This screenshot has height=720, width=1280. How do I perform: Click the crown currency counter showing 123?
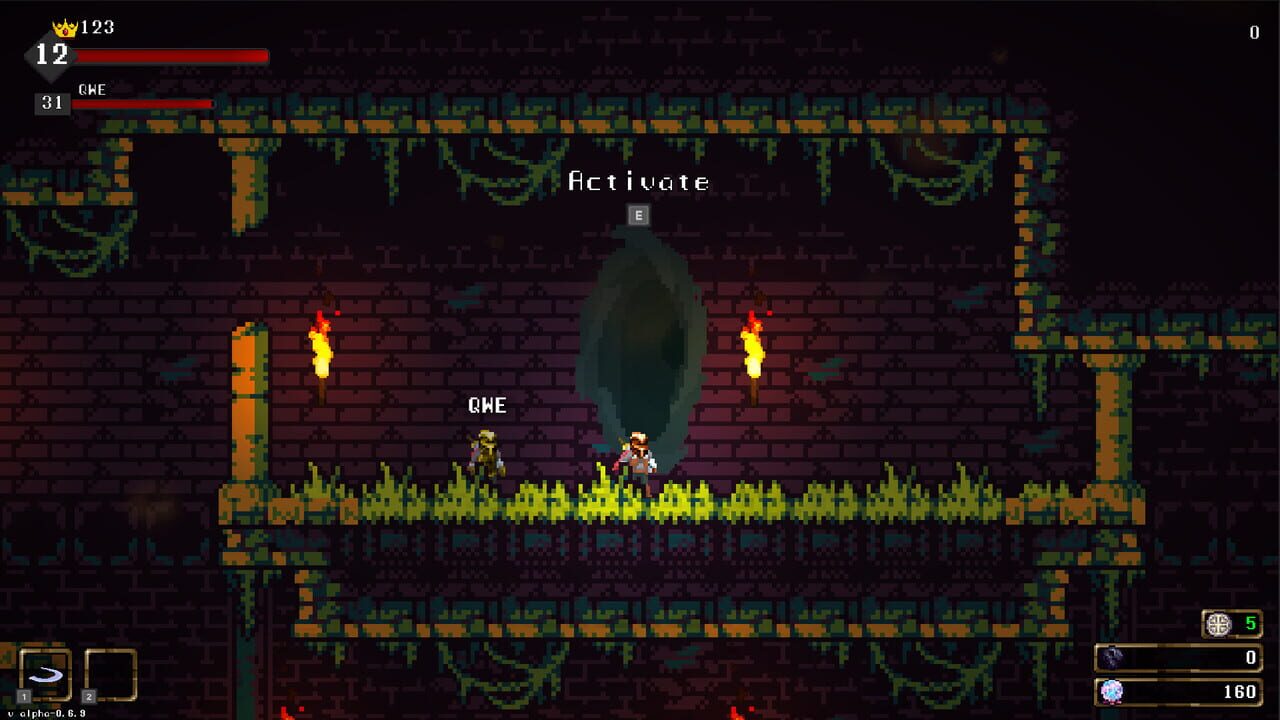pos(100,27)
